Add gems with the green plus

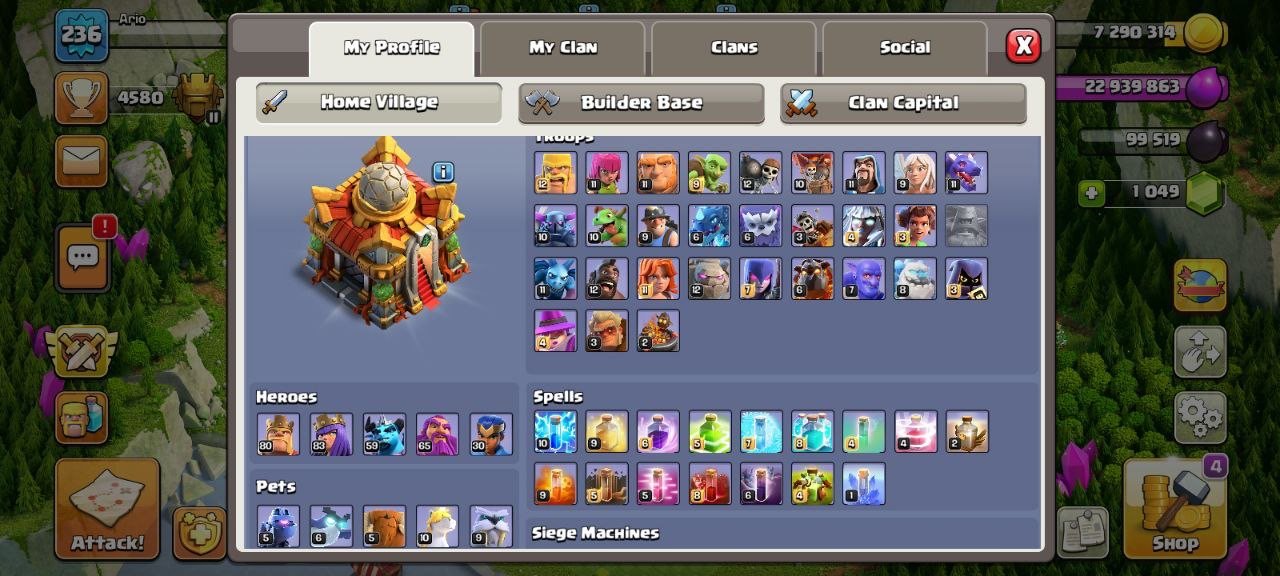(x=1092, y=193)
